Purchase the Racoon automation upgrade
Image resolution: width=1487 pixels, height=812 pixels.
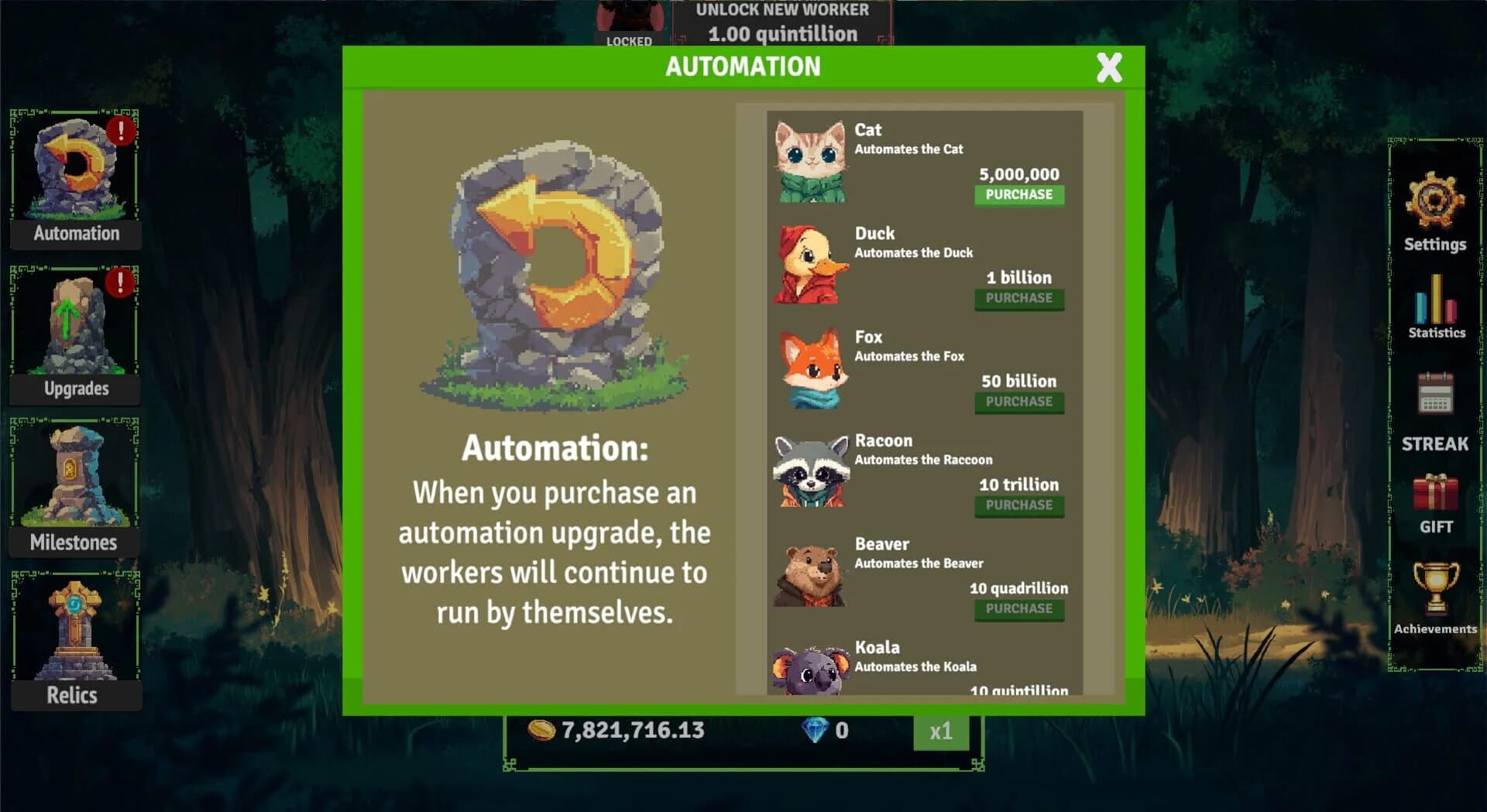1018,505
